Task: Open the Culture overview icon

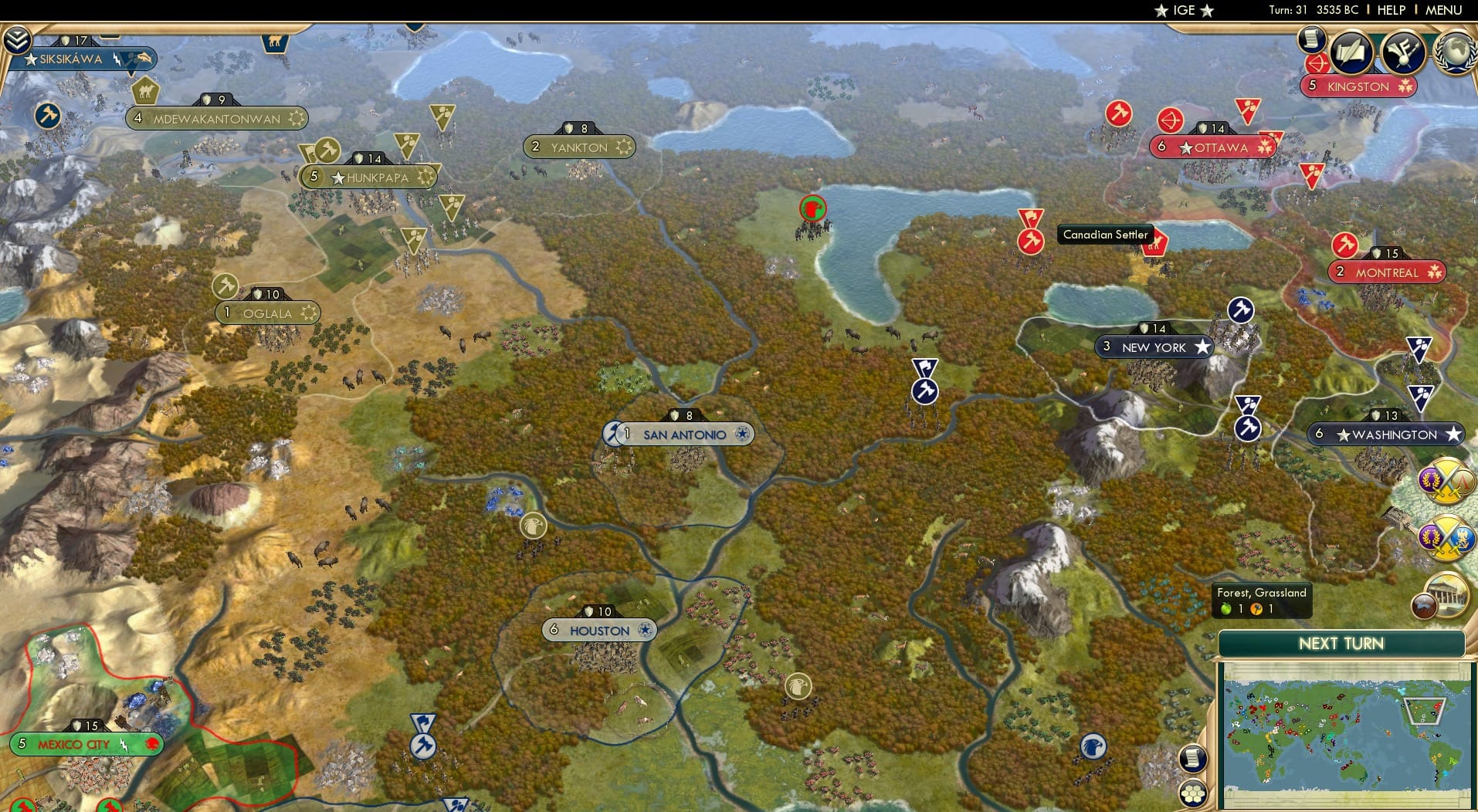Action: [1401, 52]
